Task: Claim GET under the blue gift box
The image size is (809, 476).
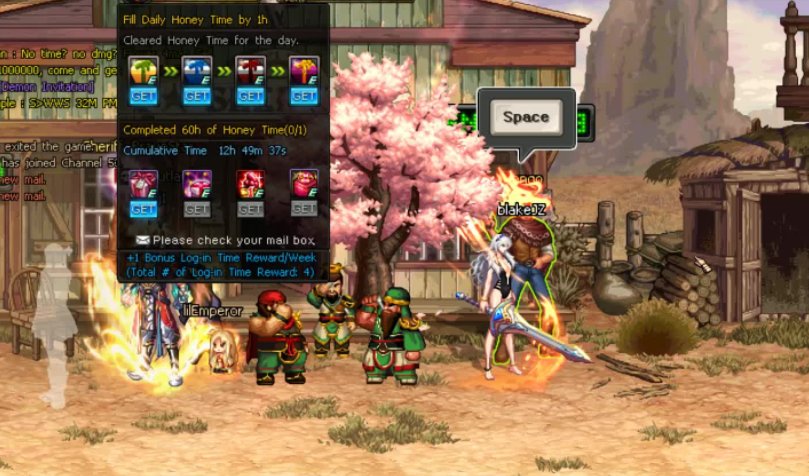Action: [196, 97]
